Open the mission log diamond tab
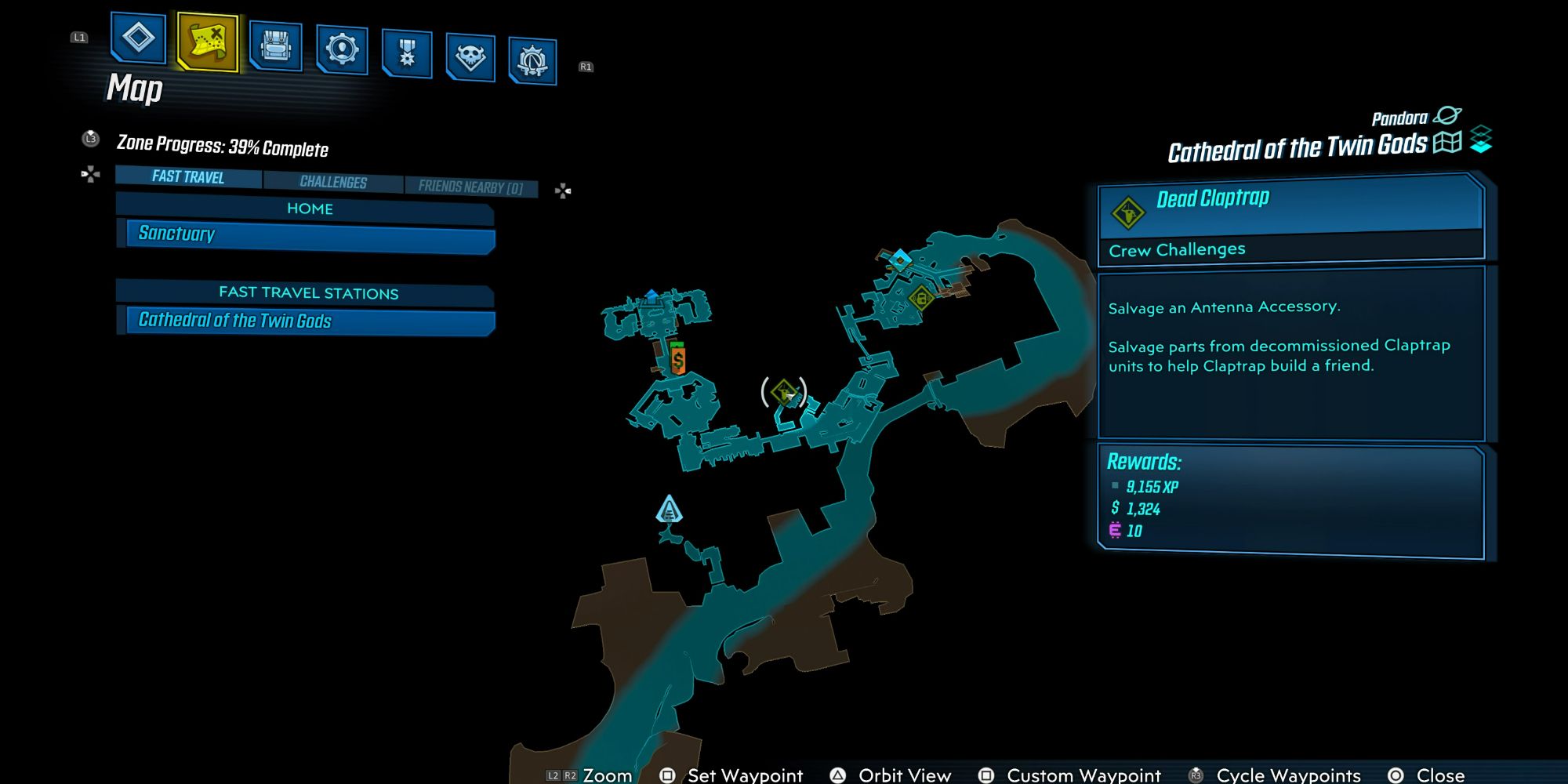1568x784 pixels. [138, 38]
